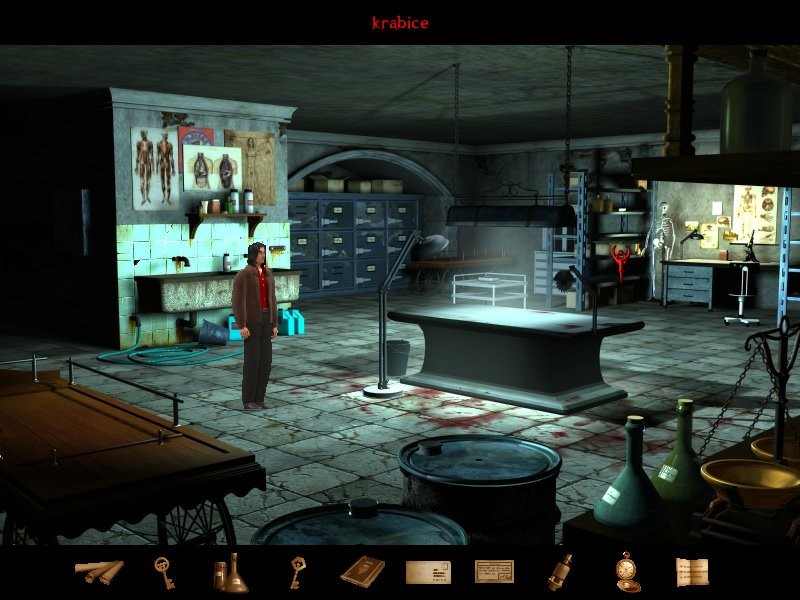The image size is (800, 600).
Task: Choose the key with the angular head
Action: click(296, 572)
